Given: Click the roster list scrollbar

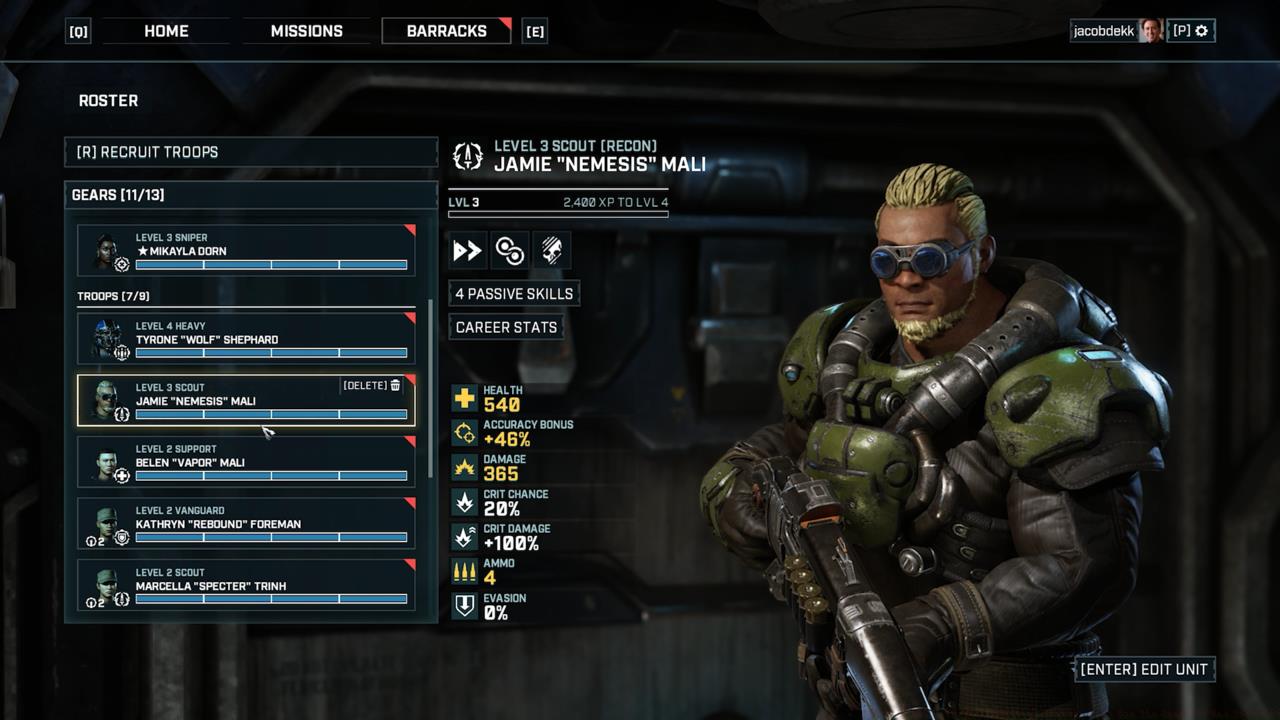Looking at the screenshot, I should tap(431, 390).
